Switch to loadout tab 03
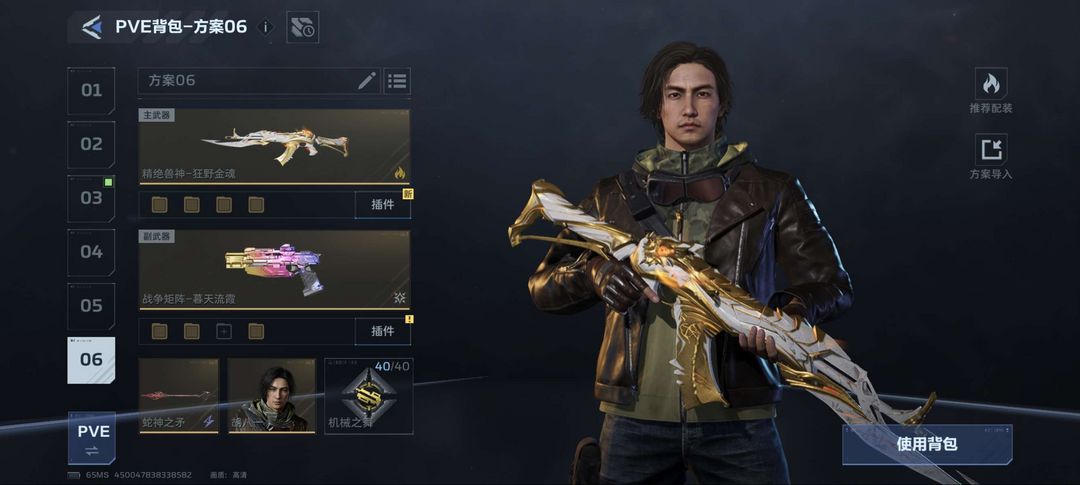Screen dimensions: 1080x485 click(x=91, y=198)
